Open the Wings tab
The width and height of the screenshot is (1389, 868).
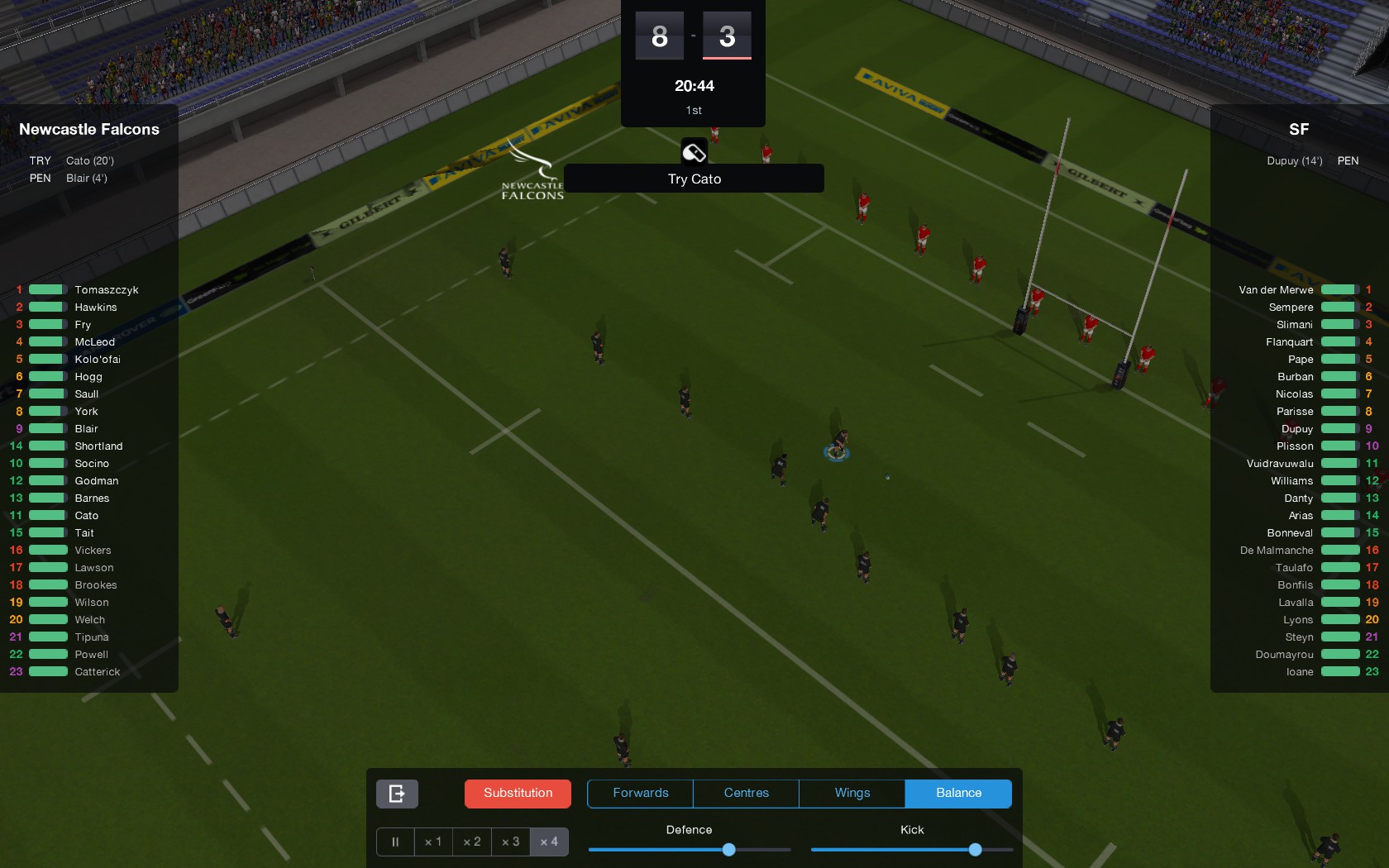(x=851, y=793)
